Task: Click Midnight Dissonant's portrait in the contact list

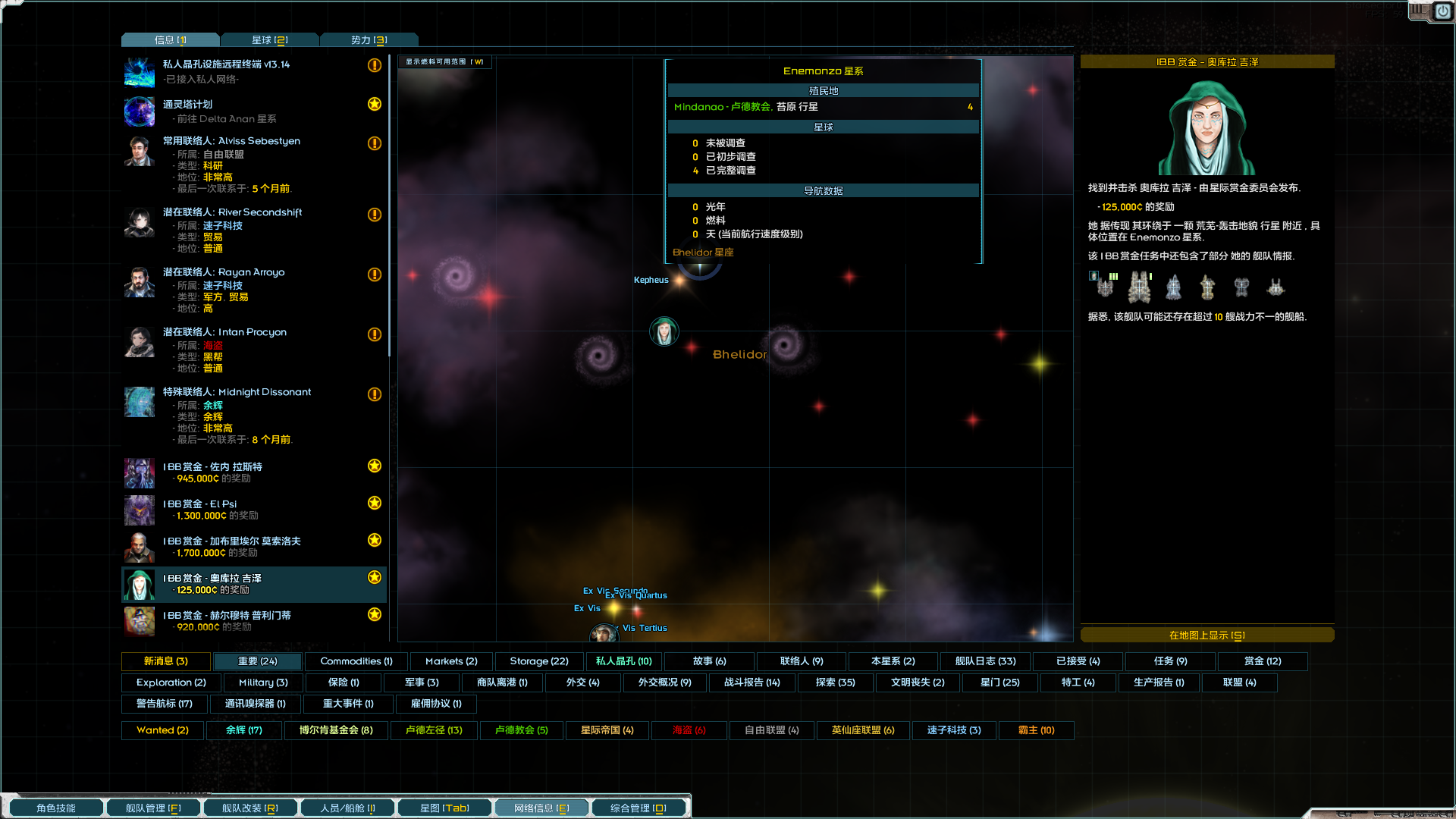Action: [x=139, y=402]
